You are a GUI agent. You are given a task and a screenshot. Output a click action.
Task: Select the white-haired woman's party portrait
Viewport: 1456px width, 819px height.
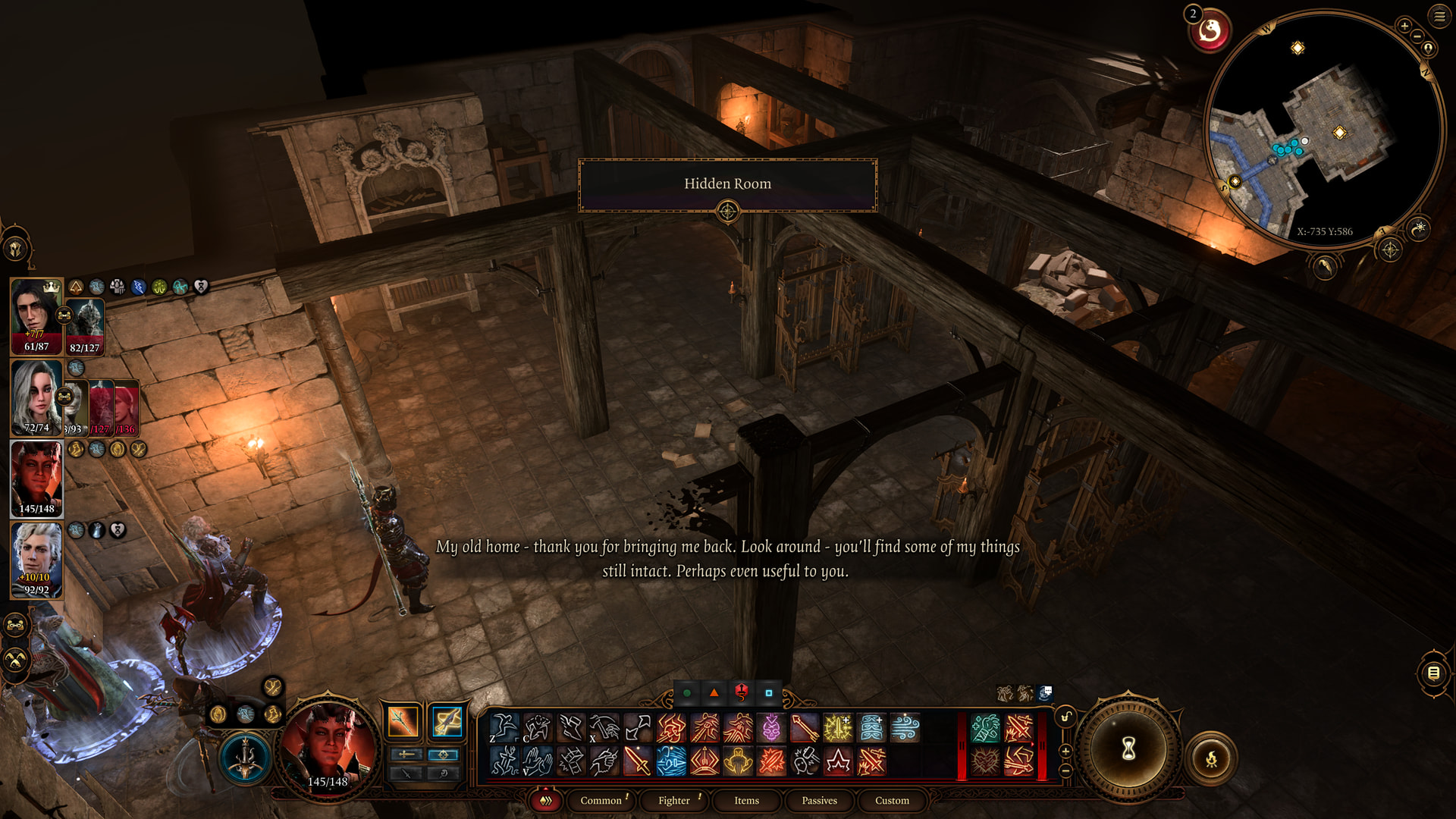[36, 397]
